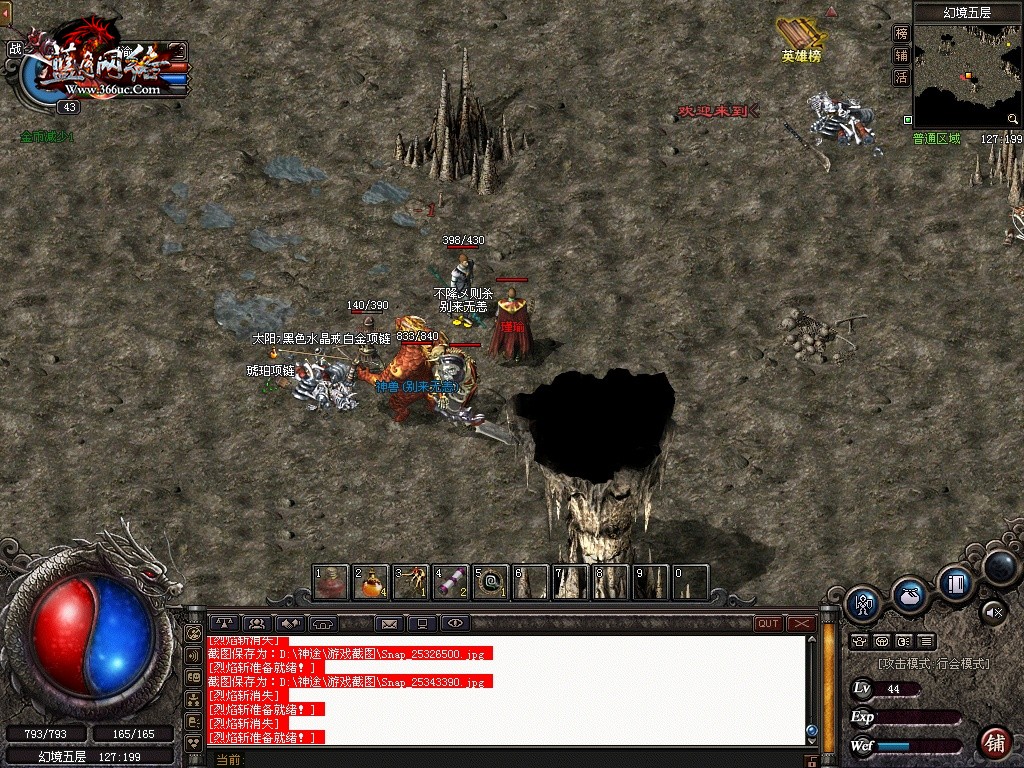Open the inventory bag

tap(908, 594)
